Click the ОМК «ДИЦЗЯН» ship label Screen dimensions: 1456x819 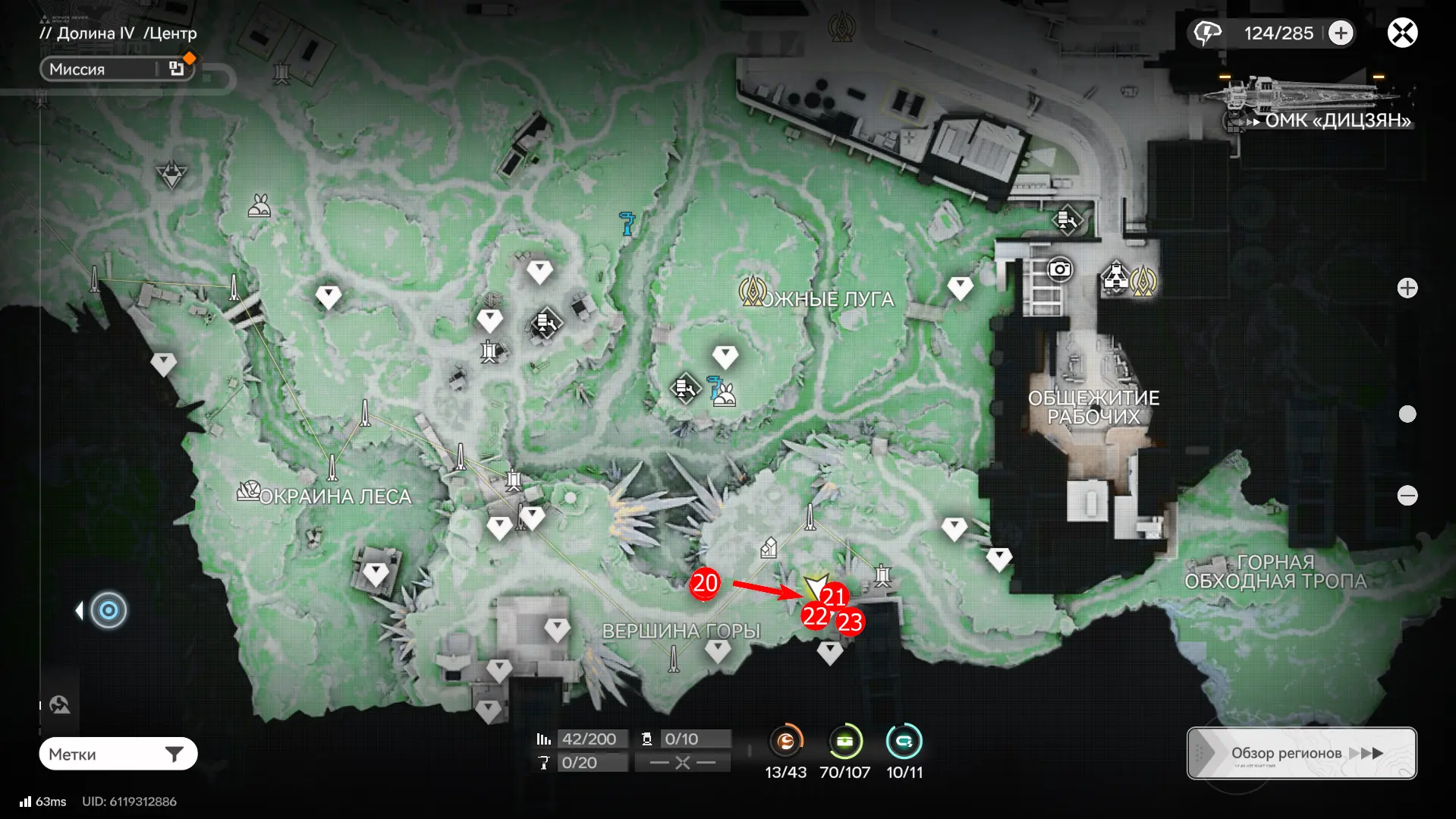tap(1337, 120)
